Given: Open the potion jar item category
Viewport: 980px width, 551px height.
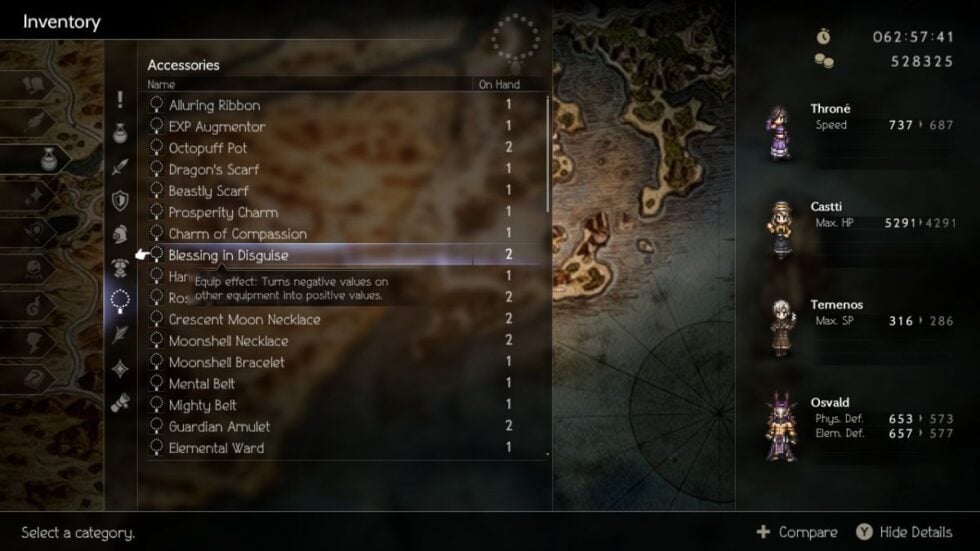Looking at the screenshot, I should 120,133.
